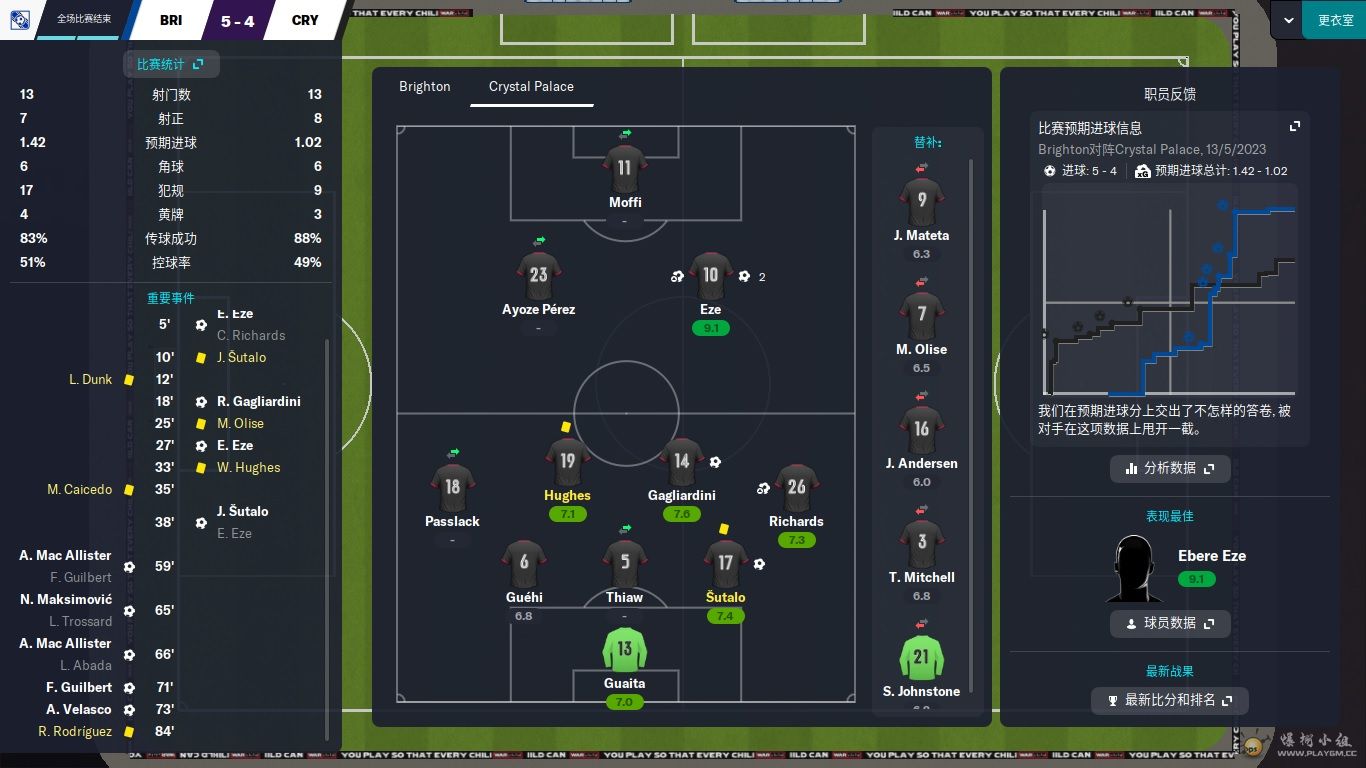Screen dimensions: 1366x768
Task: Pick Gagliardini in midfield
Action: [681, 462]
